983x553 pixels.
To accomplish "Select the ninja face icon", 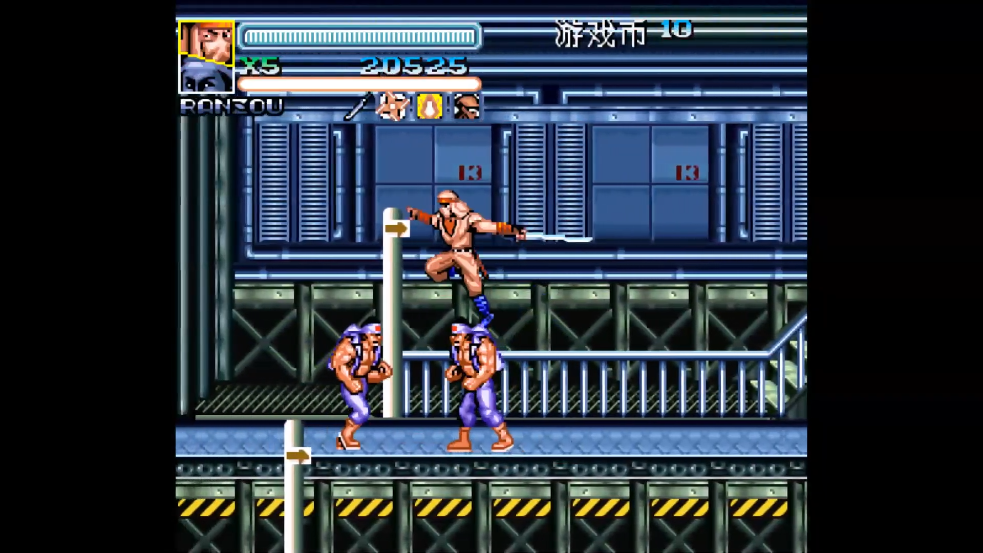I will point(466,106).
